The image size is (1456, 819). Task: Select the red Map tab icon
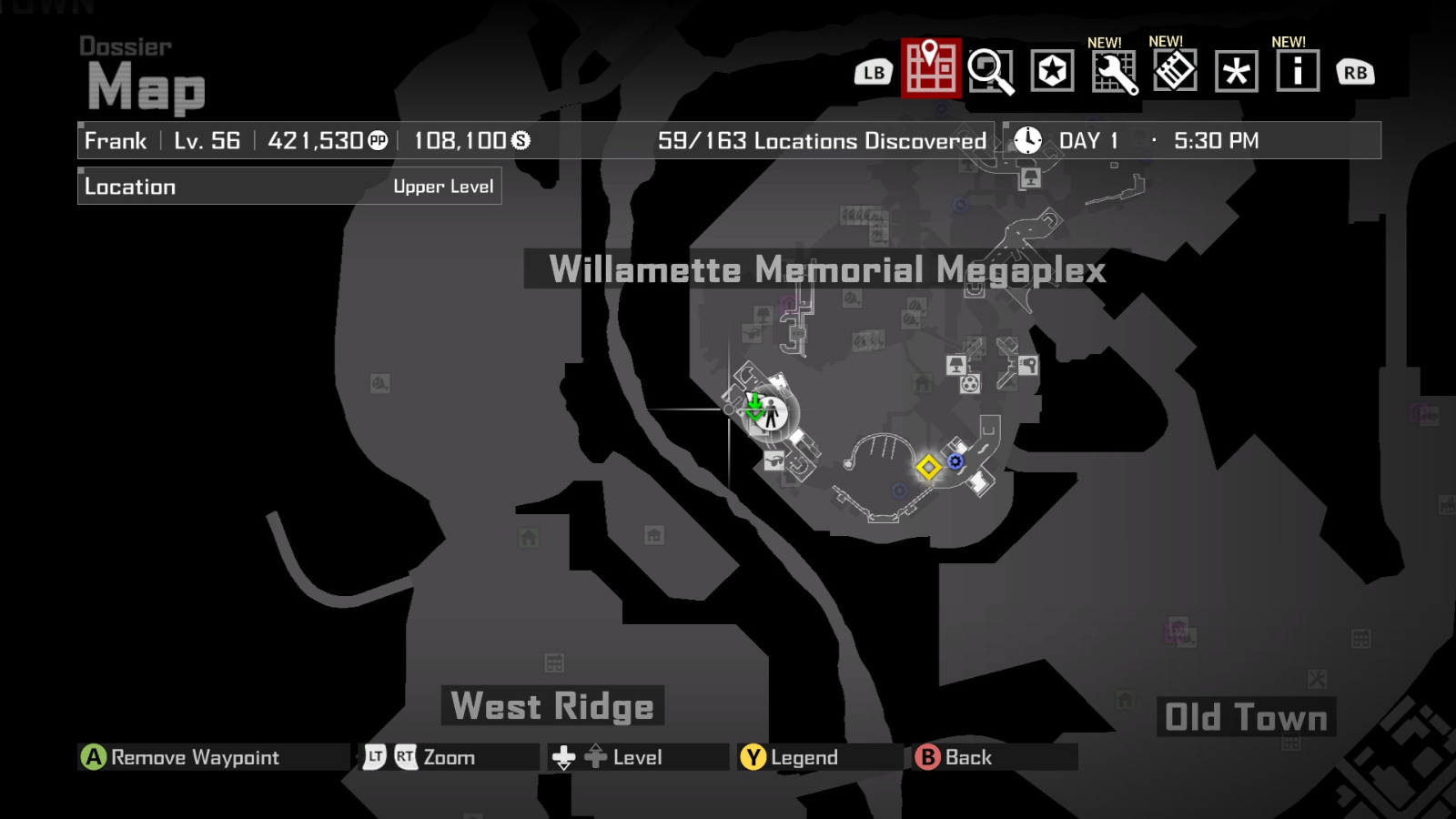(x=931, y=68)
